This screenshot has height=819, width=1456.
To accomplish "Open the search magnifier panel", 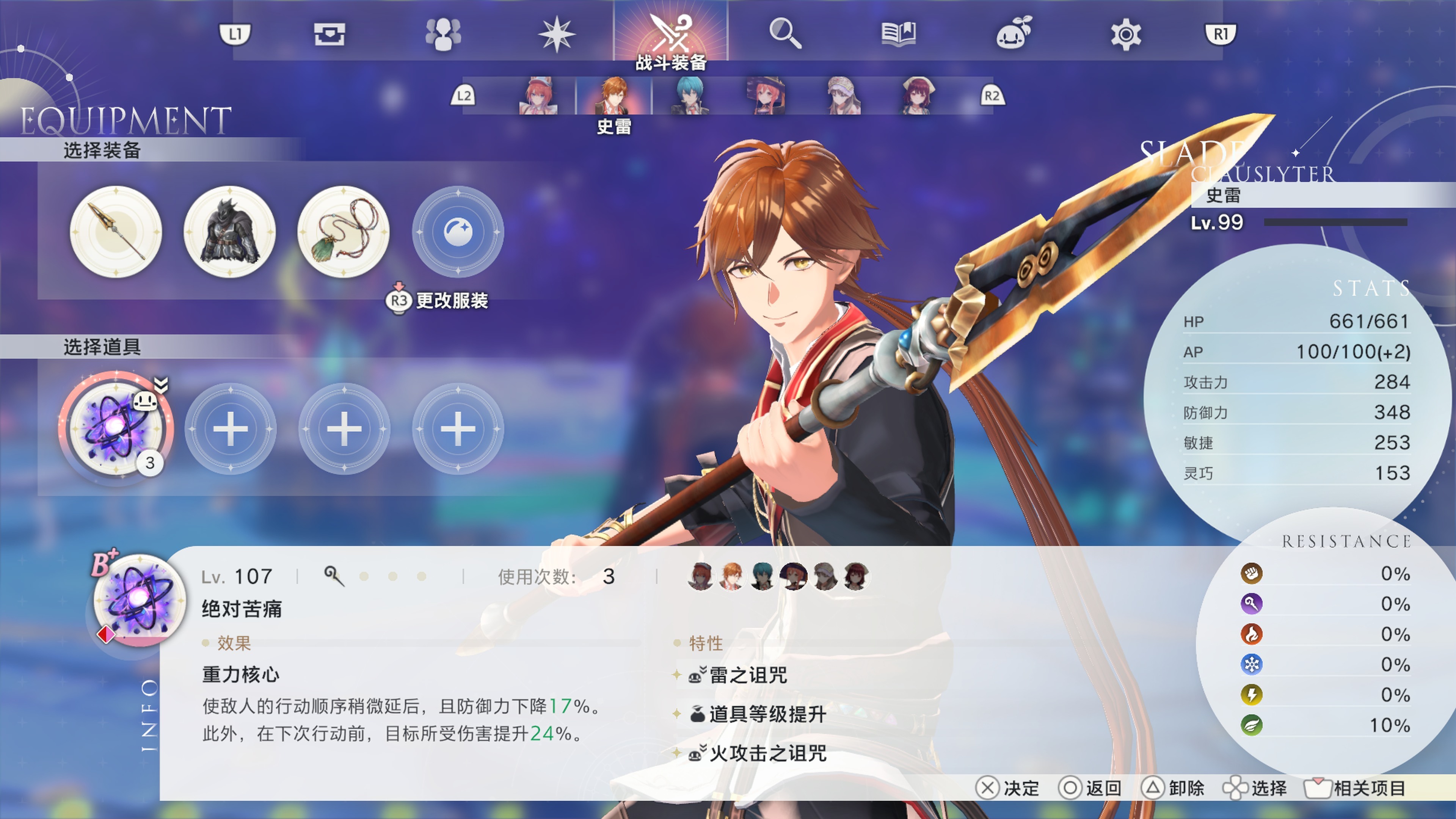I will [x=786, y=34].
